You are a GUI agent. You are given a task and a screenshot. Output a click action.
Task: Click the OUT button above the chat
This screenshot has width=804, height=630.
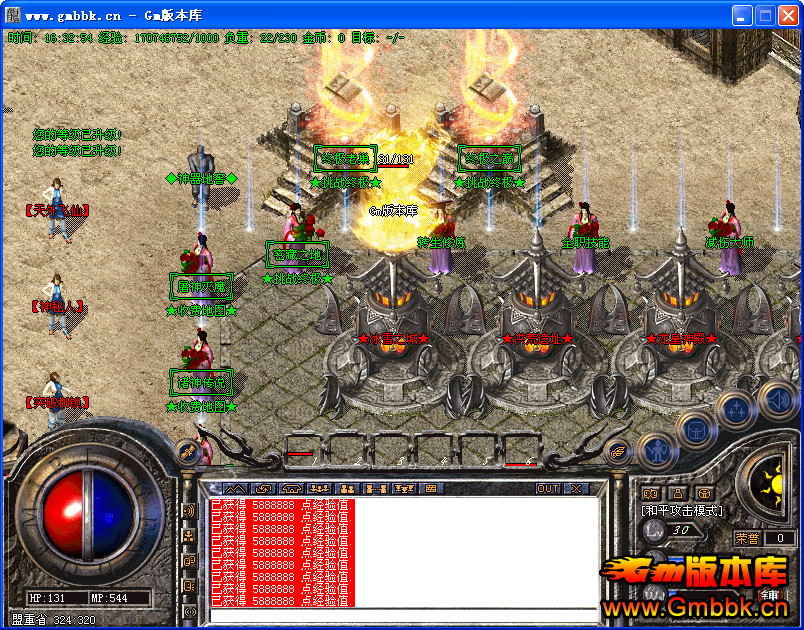548,489
